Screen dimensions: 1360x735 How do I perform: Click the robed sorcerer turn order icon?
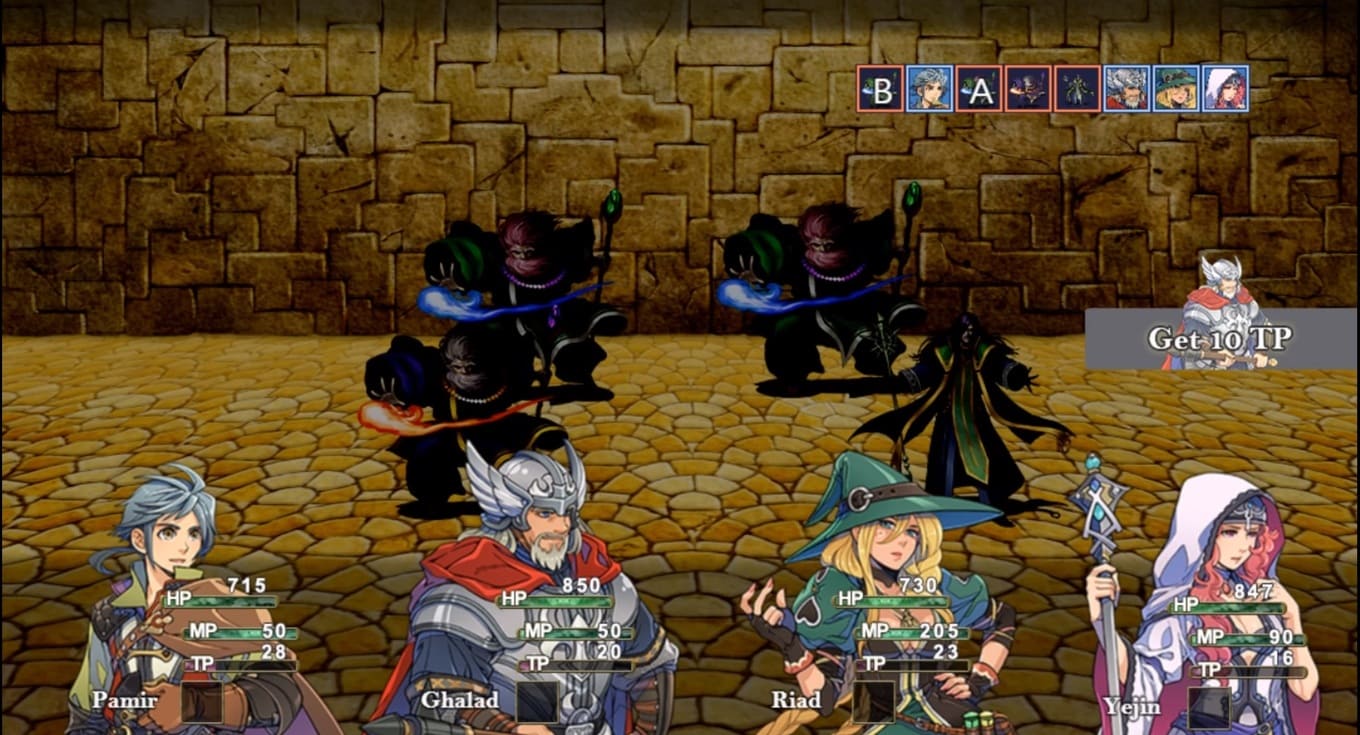(x=1077, y=89)
